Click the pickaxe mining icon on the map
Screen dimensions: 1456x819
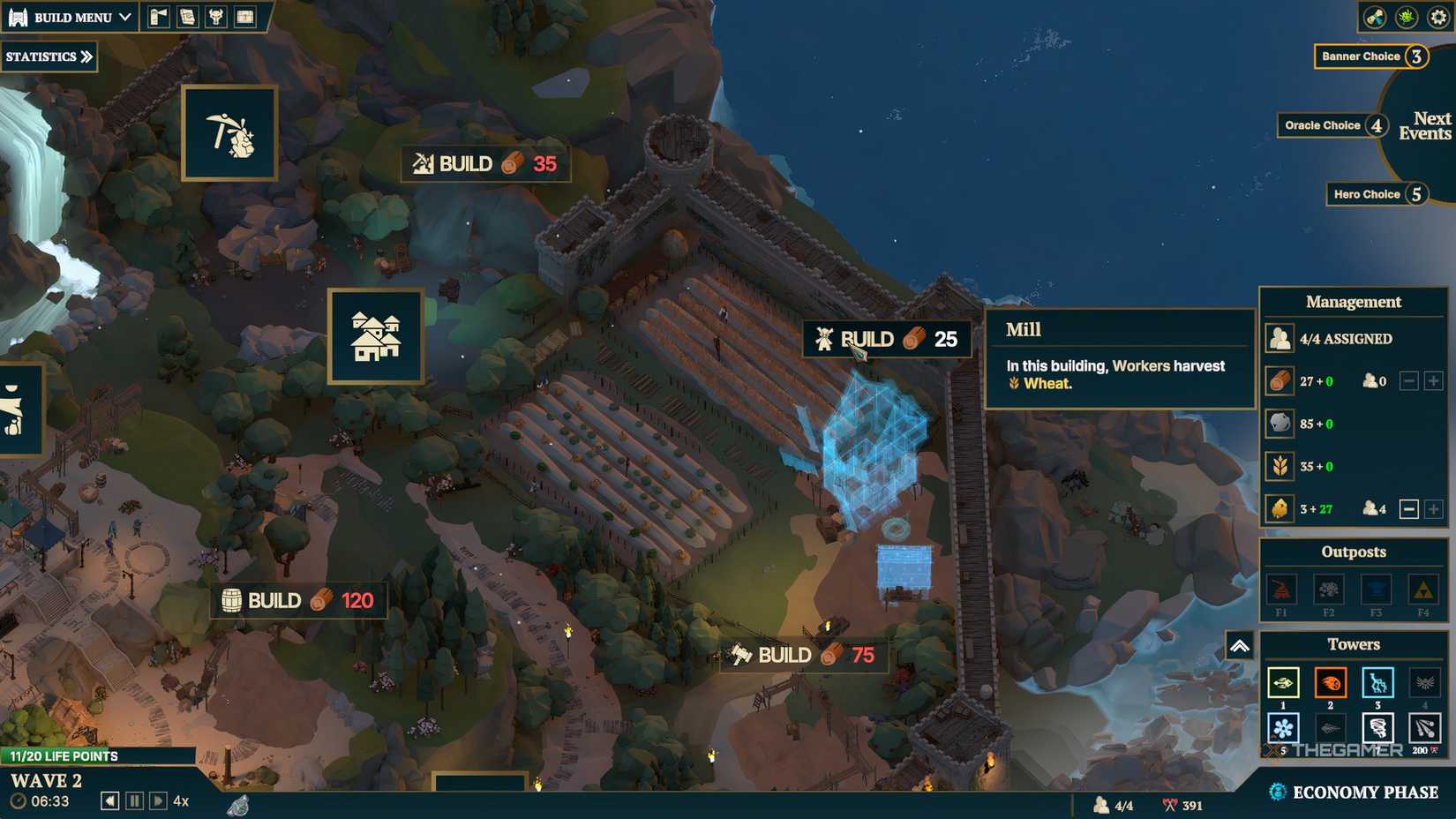229,131
